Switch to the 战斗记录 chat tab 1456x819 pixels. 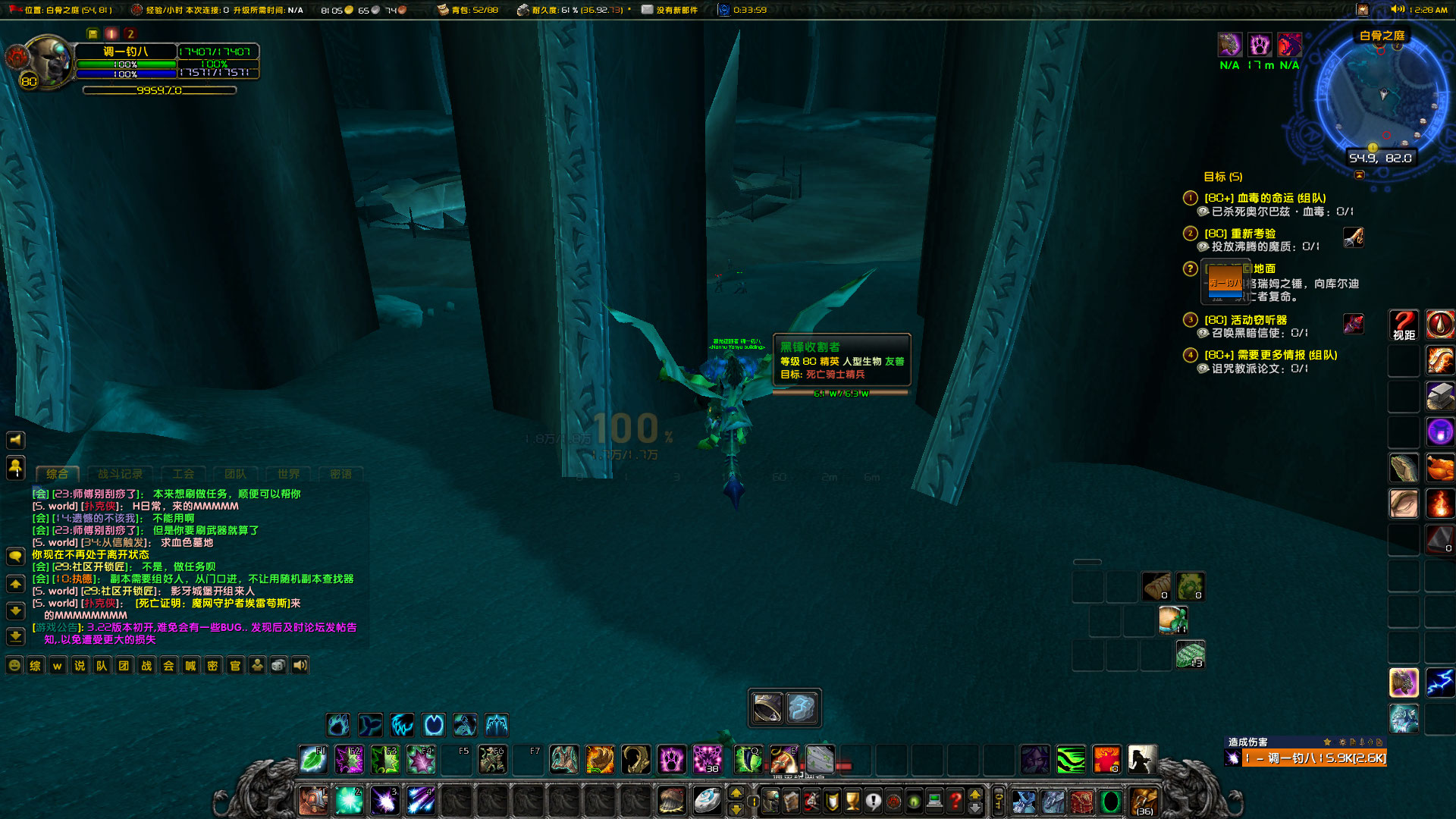[x=121, y=473]
